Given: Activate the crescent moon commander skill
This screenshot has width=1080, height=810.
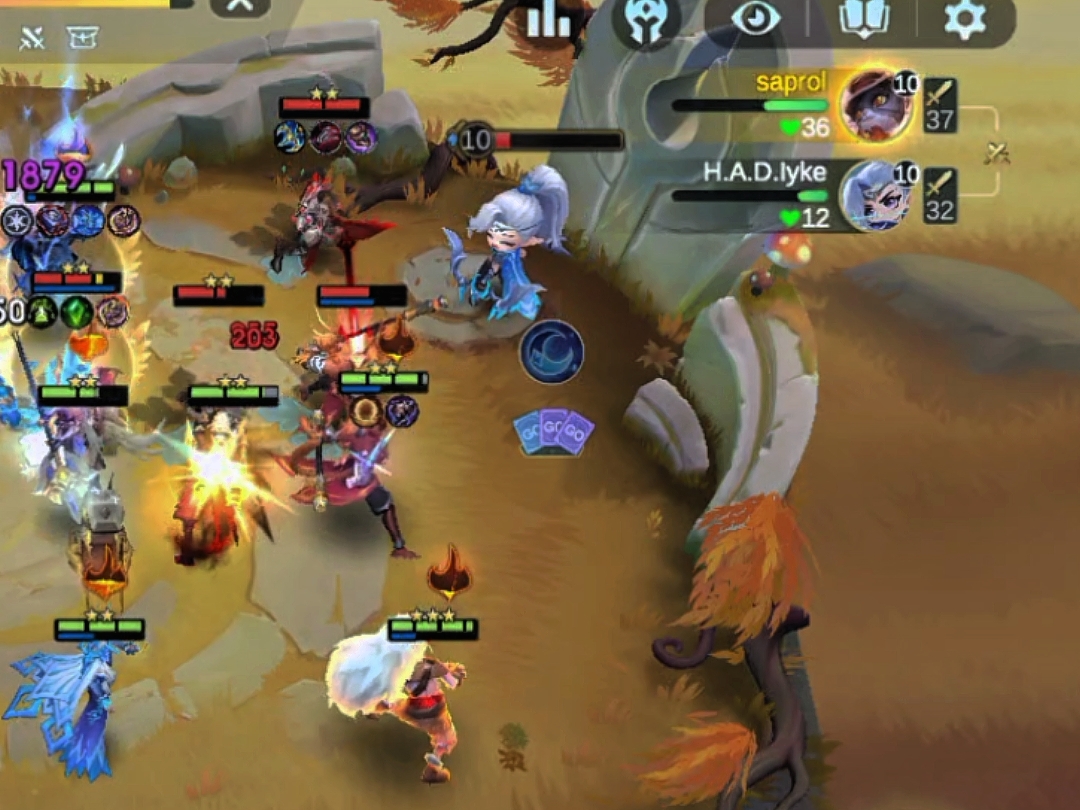Looking at the screenshot, I should [x=551, y=352].
